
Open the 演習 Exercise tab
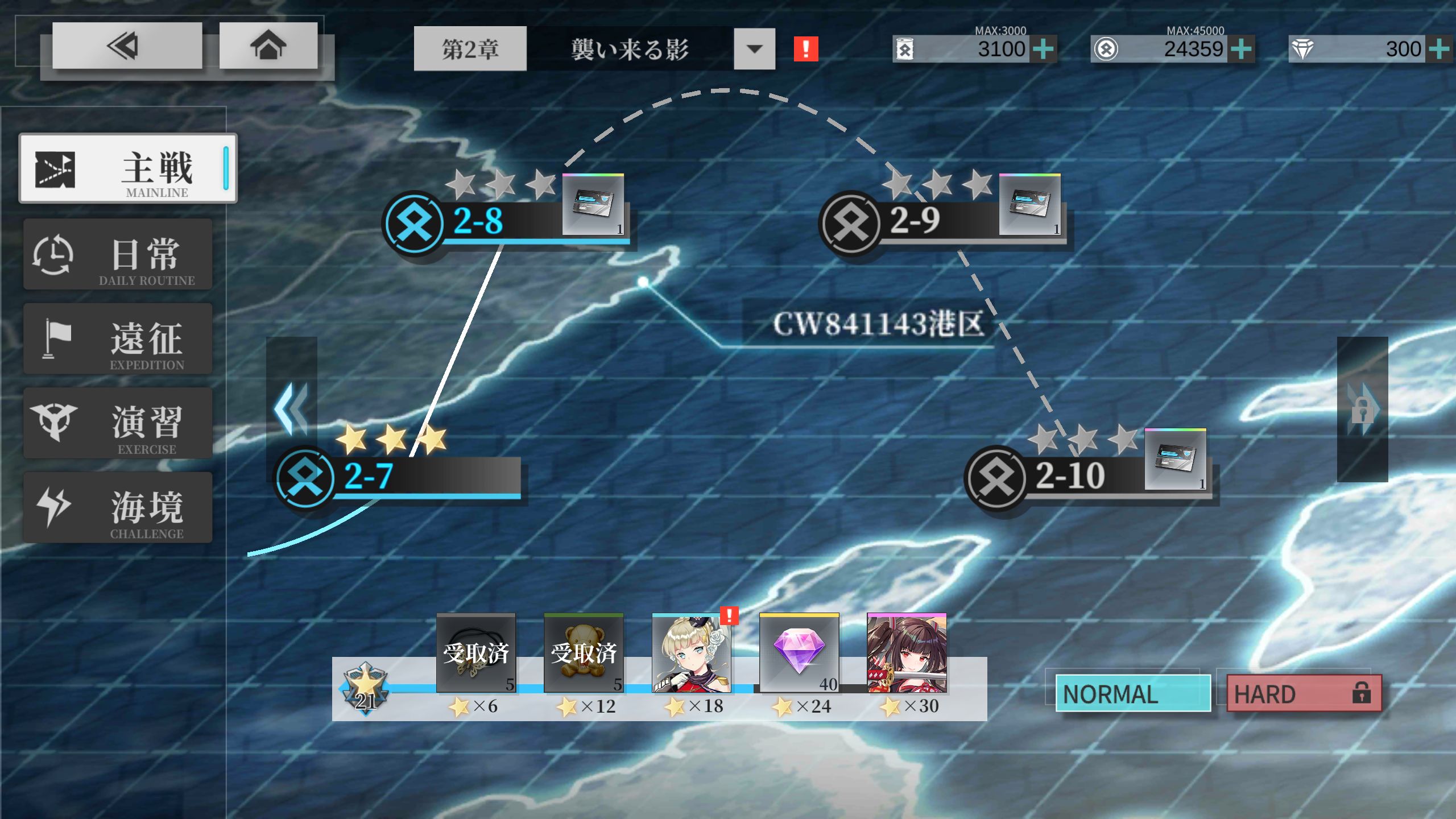pyautogui.click(x=118, y=423)
